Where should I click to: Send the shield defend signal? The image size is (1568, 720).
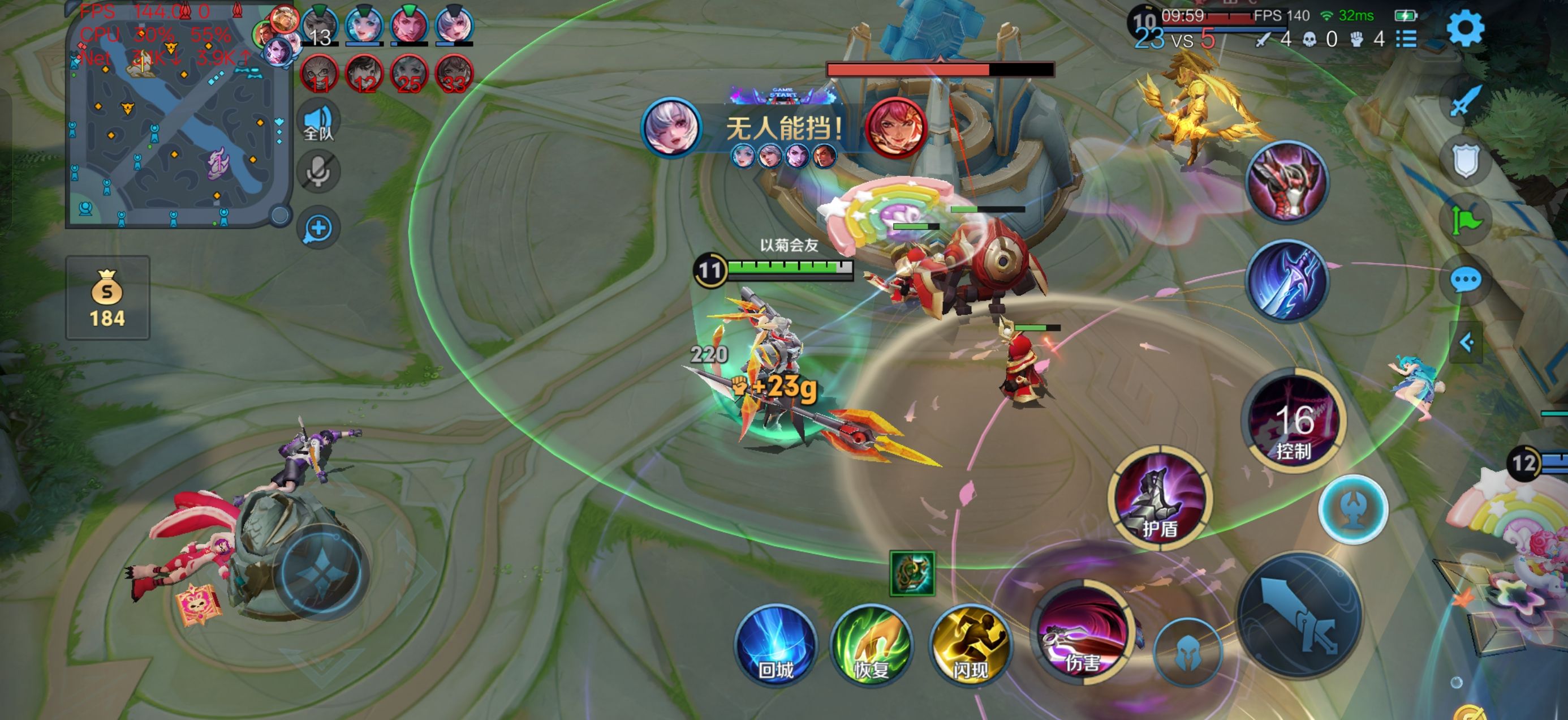1466,161
